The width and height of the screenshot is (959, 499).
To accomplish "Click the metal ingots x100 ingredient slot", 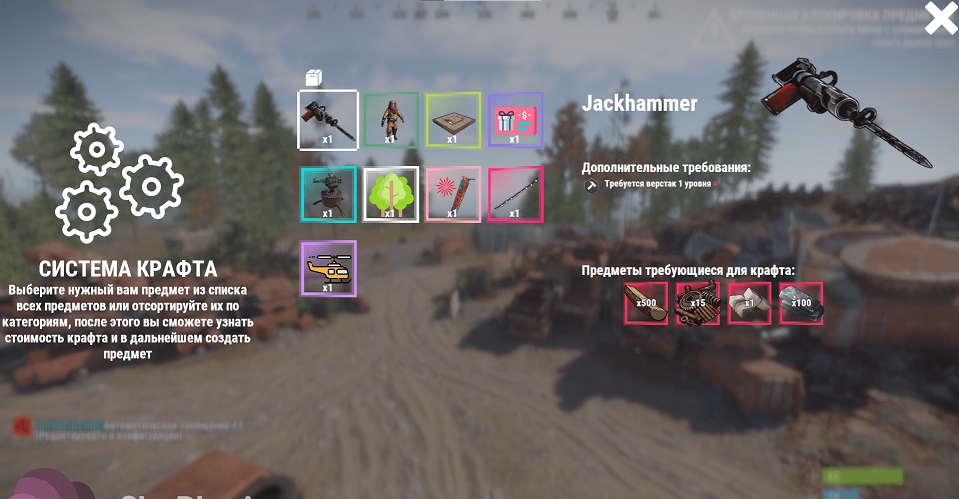I will [x=801, y=303].
